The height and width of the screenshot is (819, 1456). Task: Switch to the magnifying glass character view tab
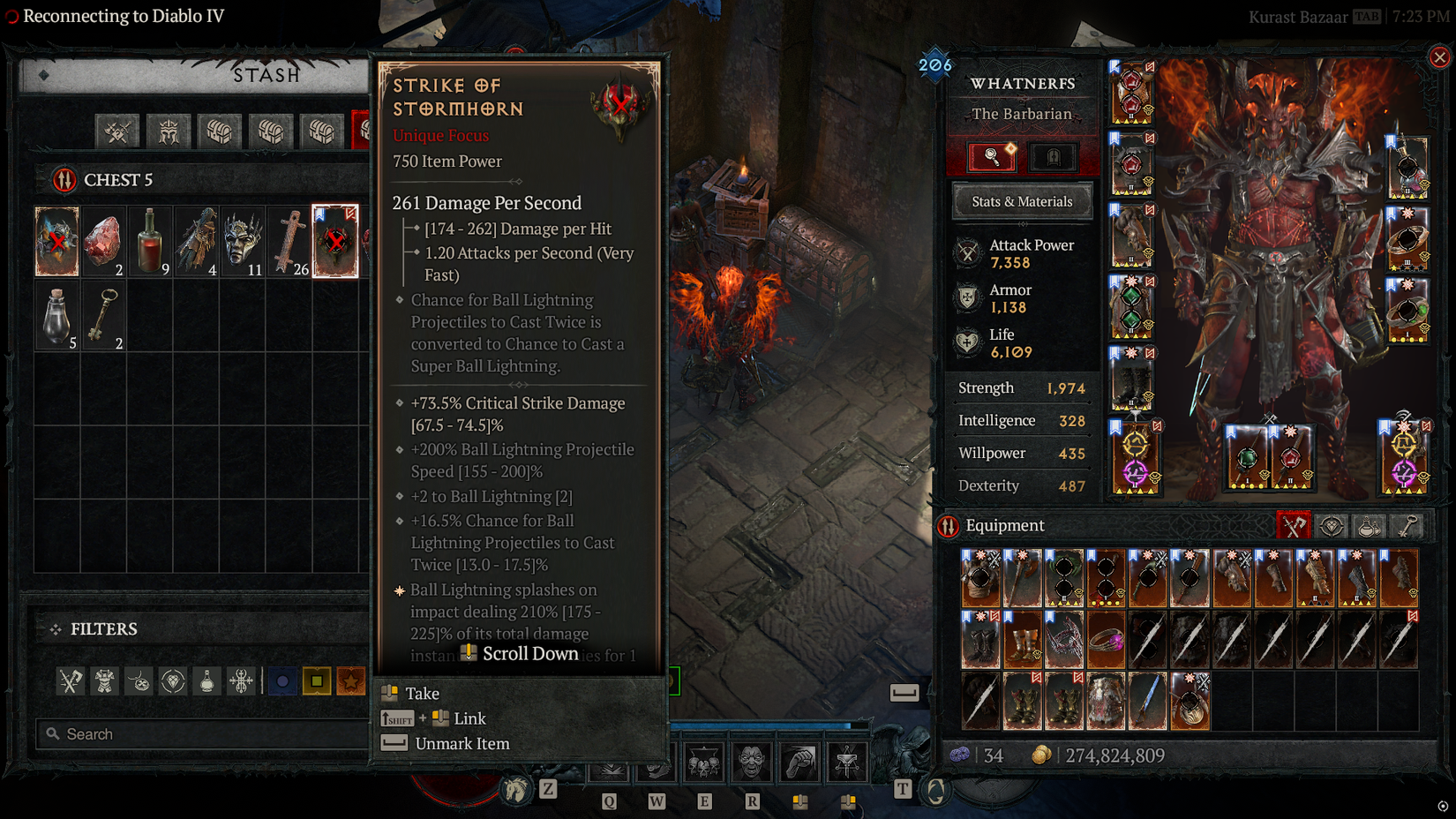pos(992,157)
